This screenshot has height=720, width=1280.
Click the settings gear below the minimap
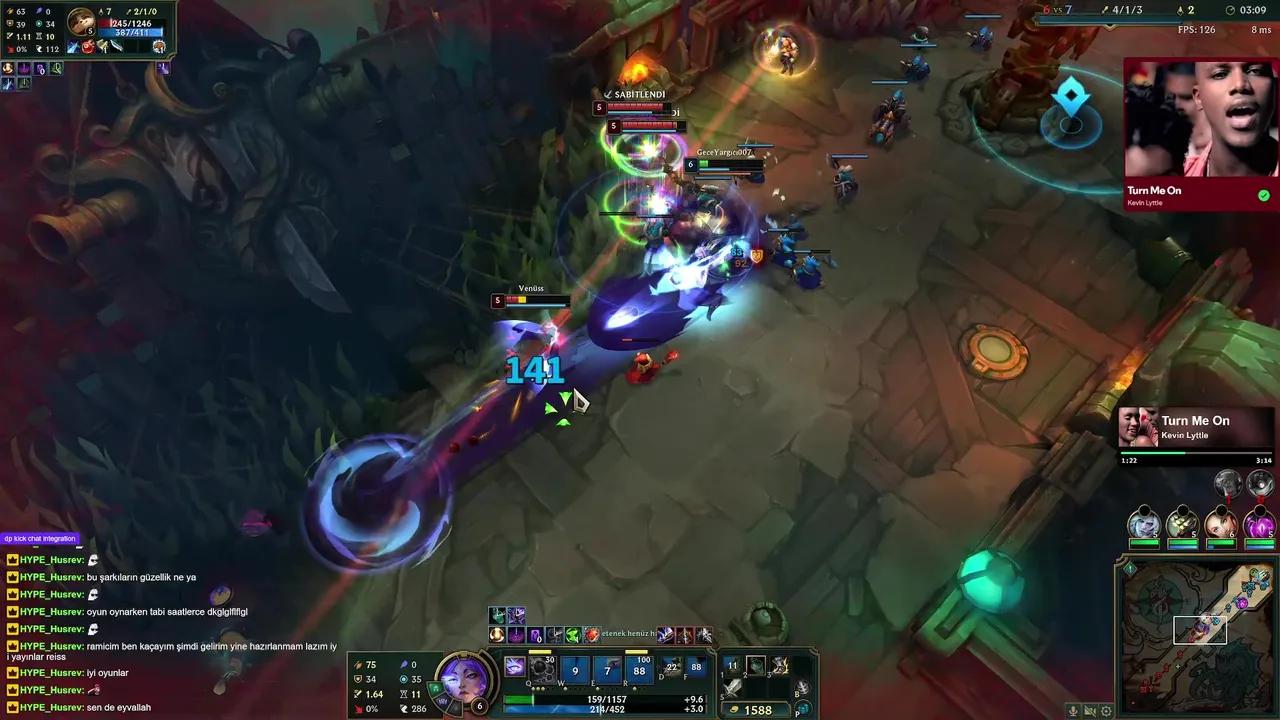point(1105,711)
